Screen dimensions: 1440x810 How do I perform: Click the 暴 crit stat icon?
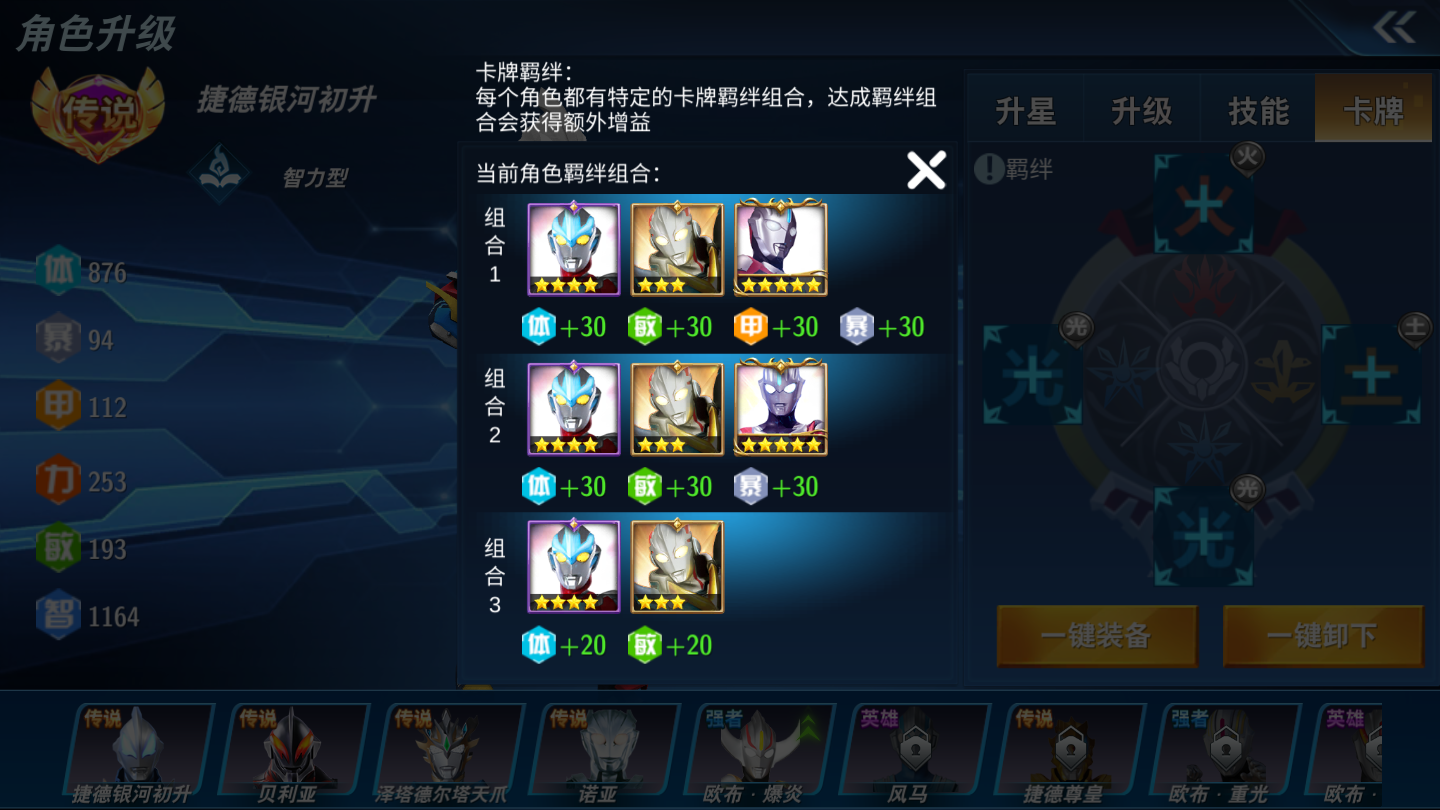point(58,338)
